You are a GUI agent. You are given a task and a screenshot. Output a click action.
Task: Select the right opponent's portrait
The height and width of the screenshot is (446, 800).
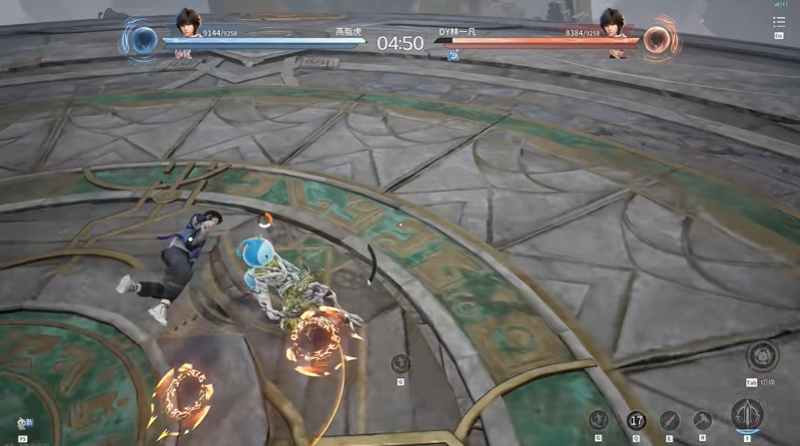612,21
